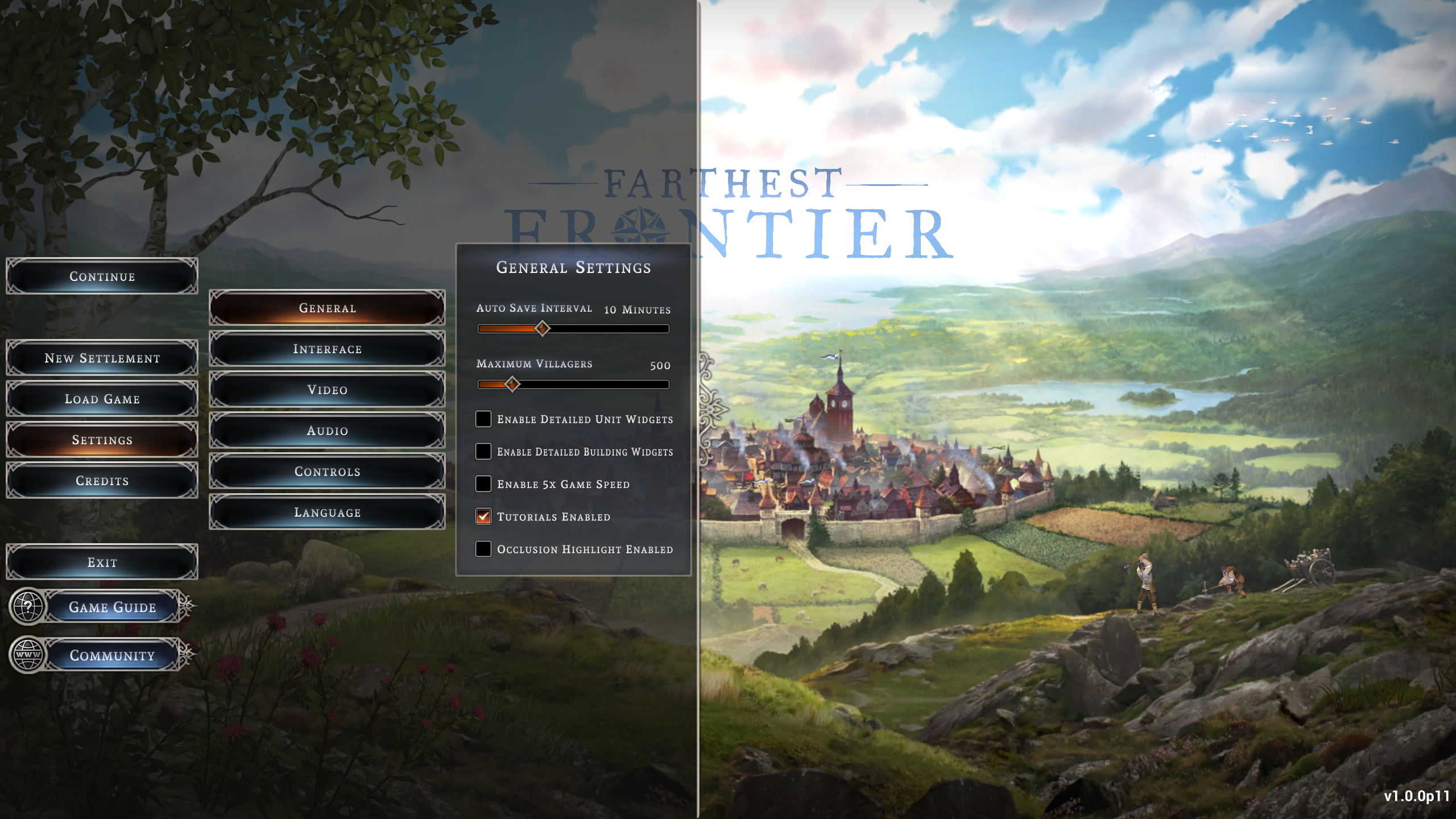Image resolution: width=1456 pixels, height=819 pixels.
Task: Open the Load Game menu
Action: [102, 399]
